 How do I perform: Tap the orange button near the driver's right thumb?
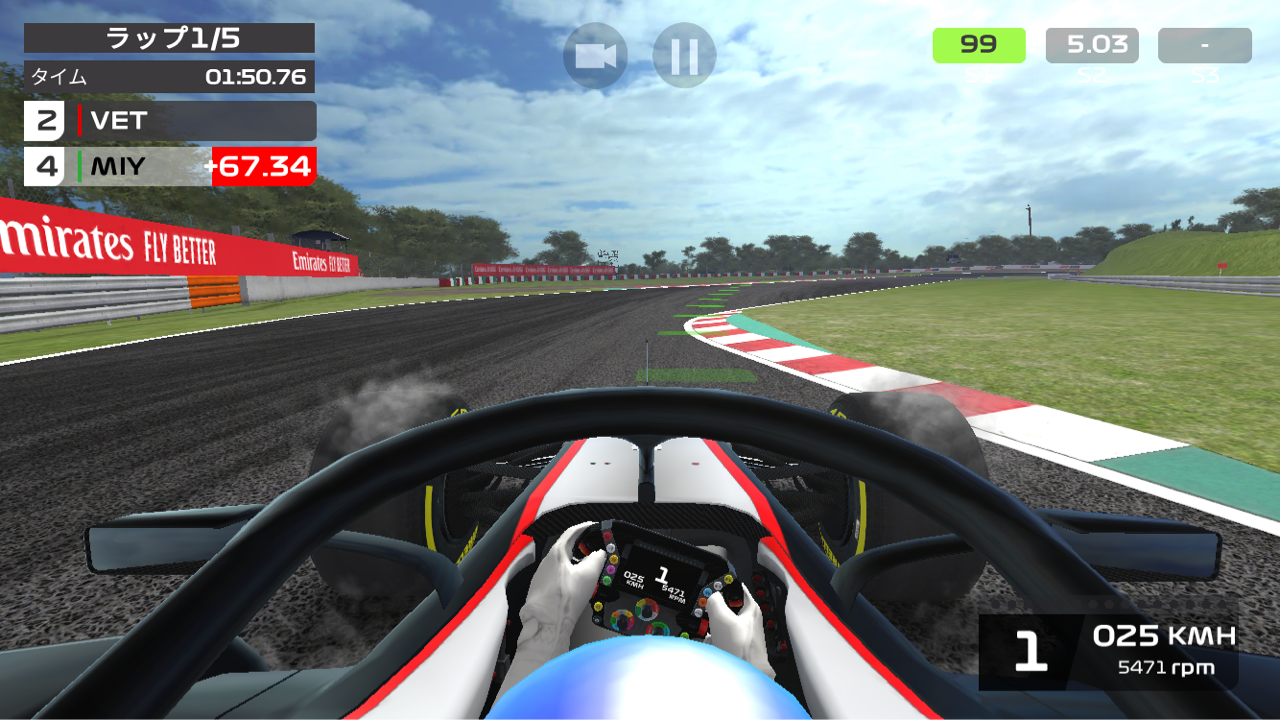pyautogui.click(x=701, y=602)
